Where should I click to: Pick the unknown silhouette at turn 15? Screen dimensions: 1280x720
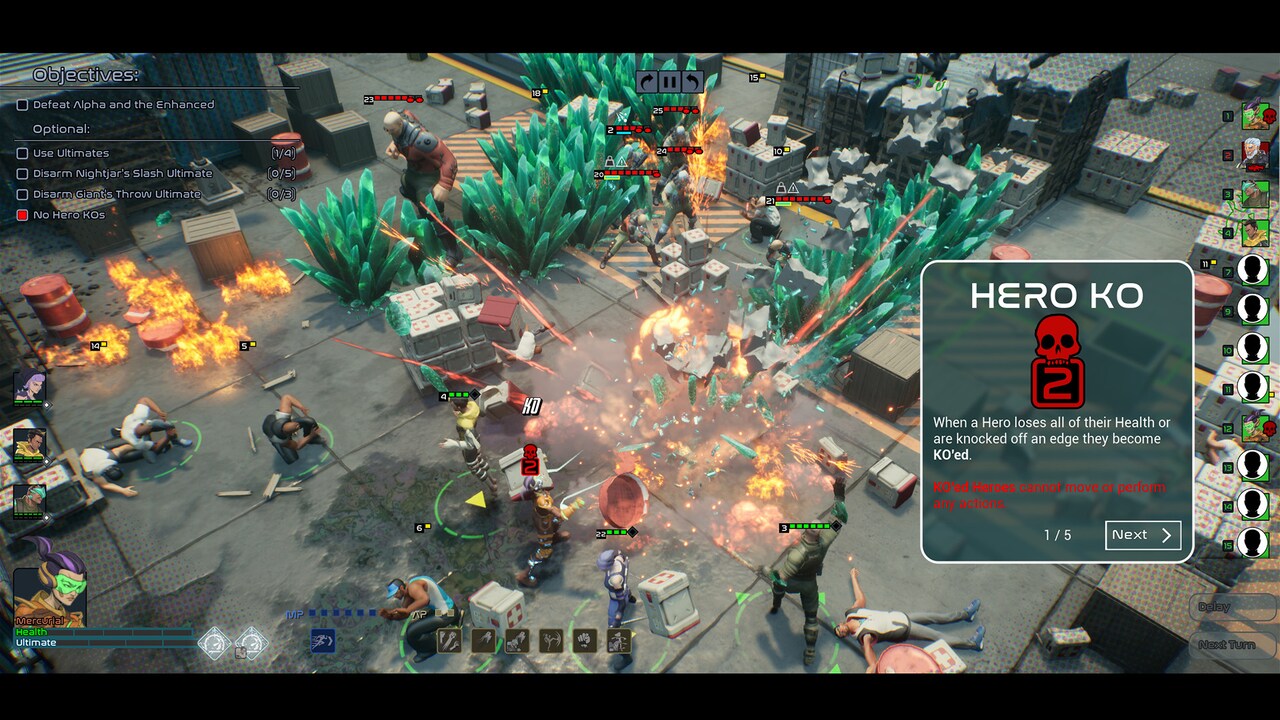click(1253, 543)
